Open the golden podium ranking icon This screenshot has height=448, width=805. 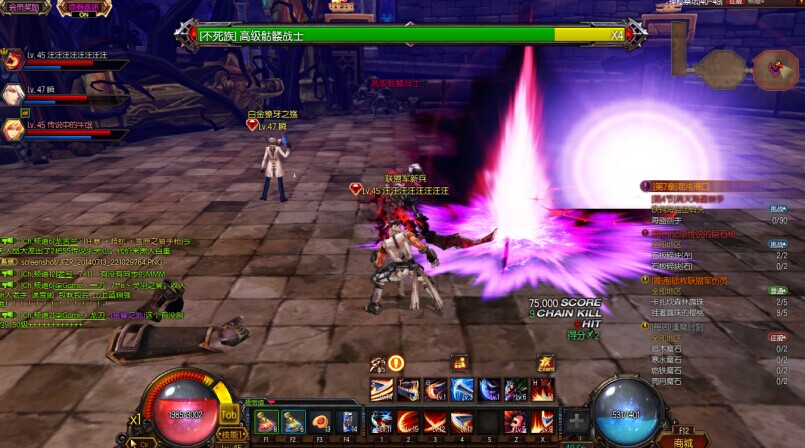(x=460, y=363)
